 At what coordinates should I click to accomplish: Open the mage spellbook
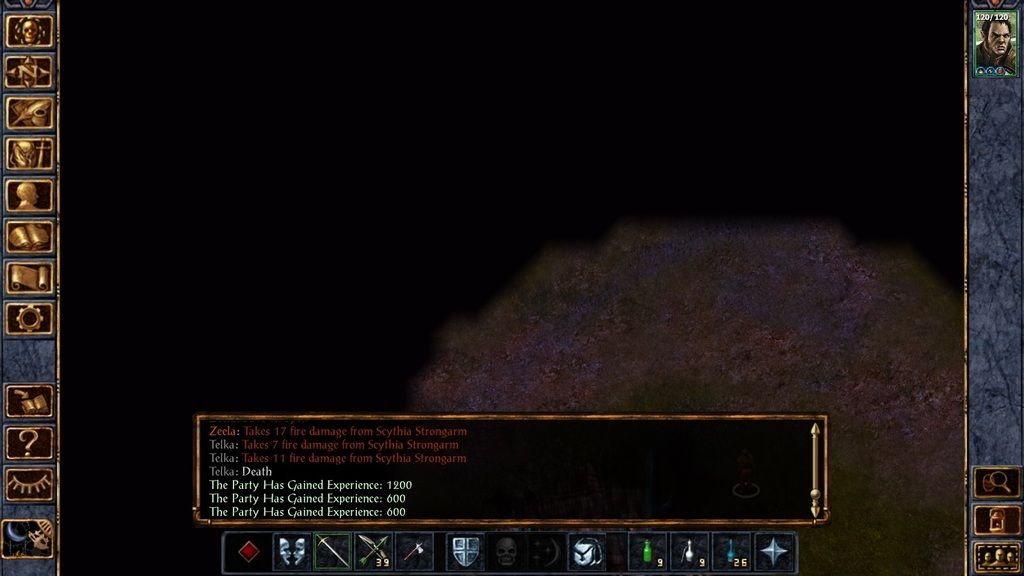pos(29,236)
